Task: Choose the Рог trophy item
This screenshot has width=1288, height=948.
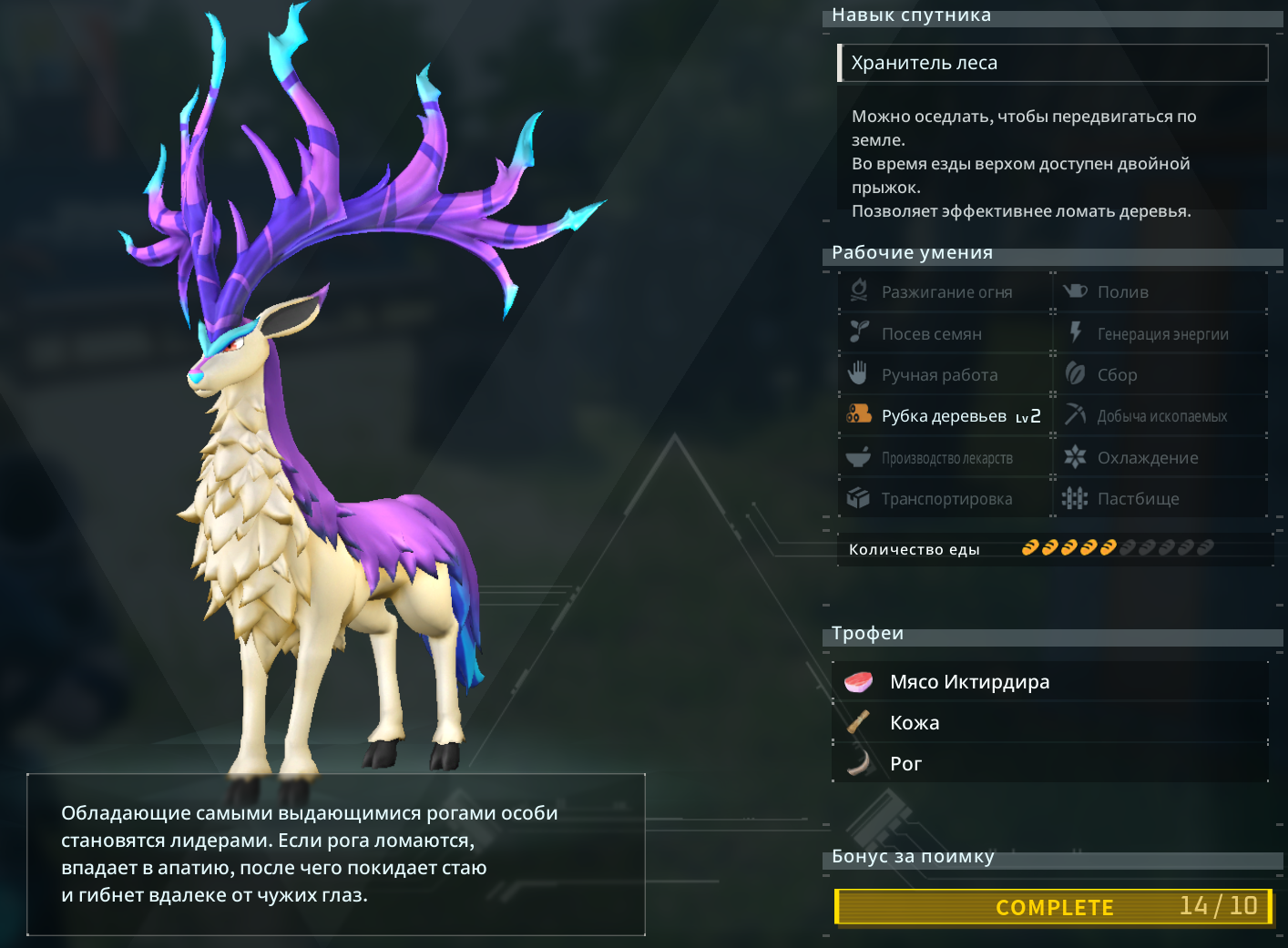Action: tap(1049, 764)
